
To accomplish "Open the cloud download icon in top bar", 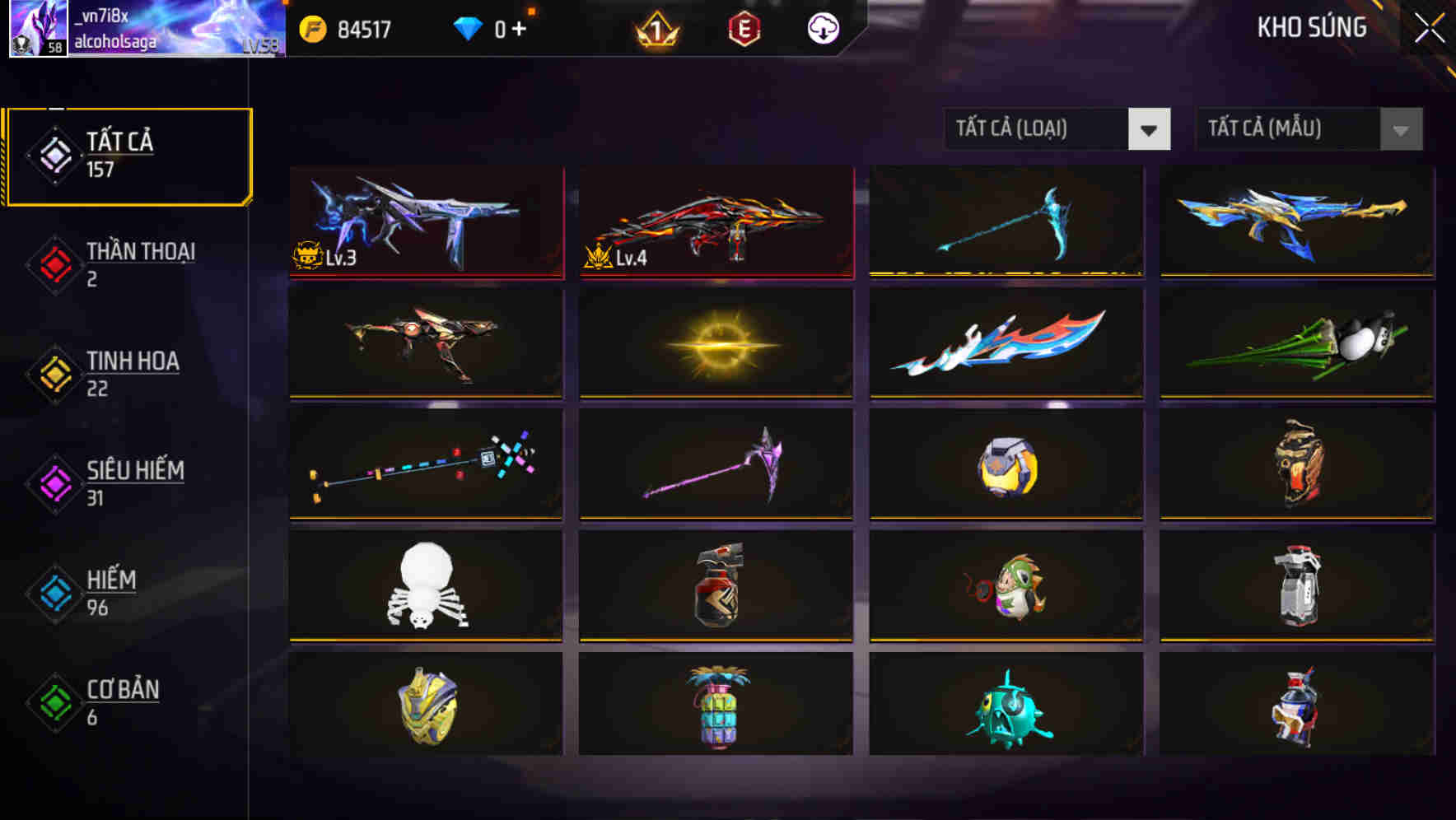I will coord(821,26).
